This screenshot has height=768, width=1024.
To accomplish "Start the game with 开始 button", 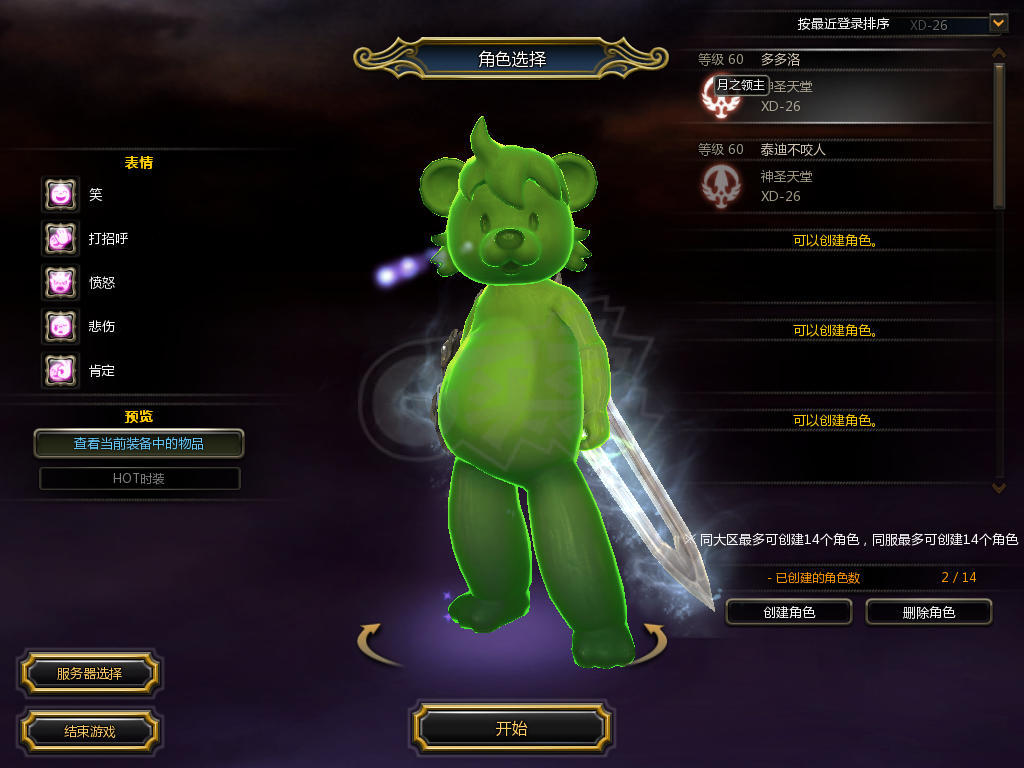I will point(511,728).
